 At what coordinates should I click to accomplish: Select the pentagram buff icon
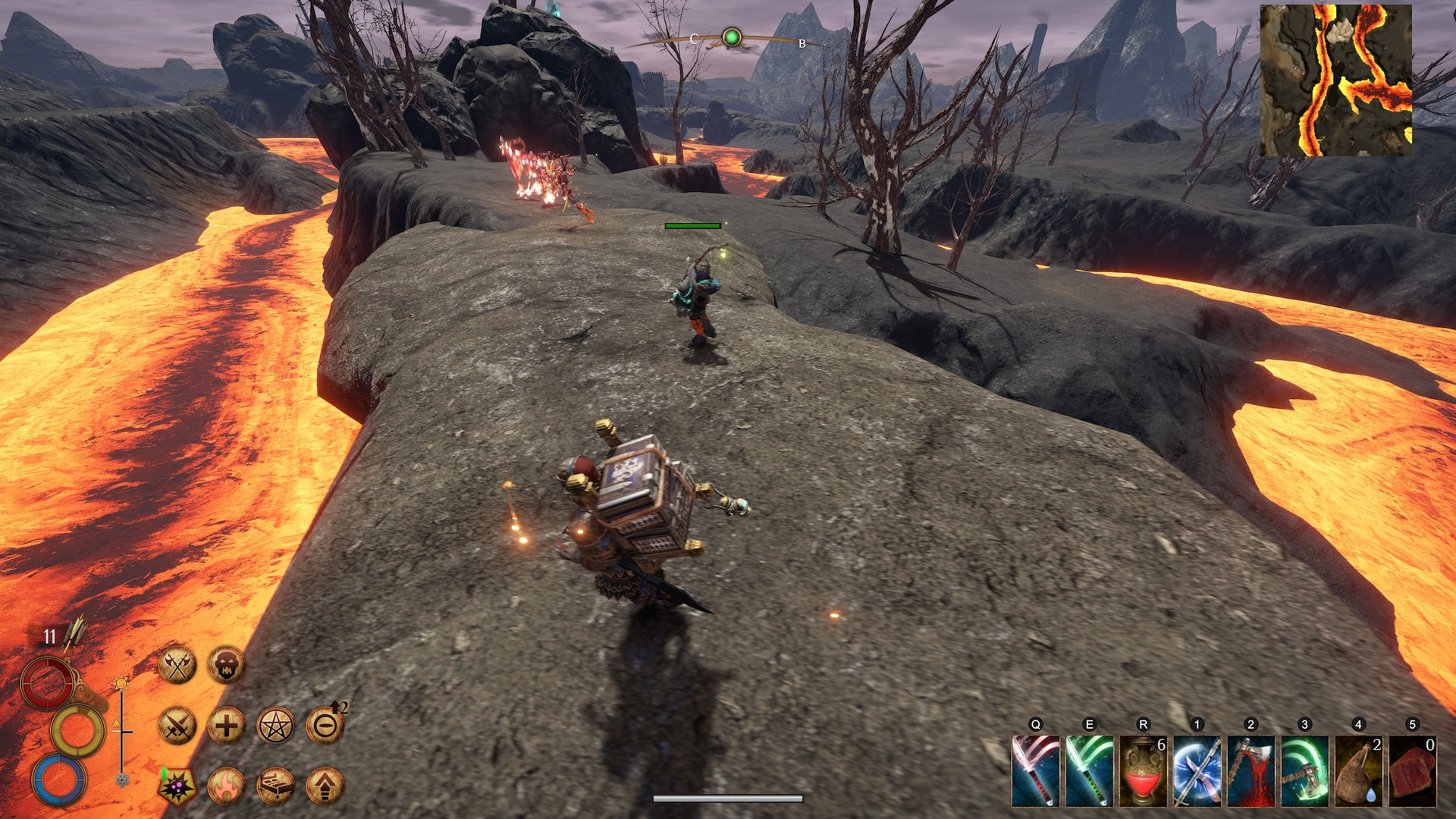275,726
